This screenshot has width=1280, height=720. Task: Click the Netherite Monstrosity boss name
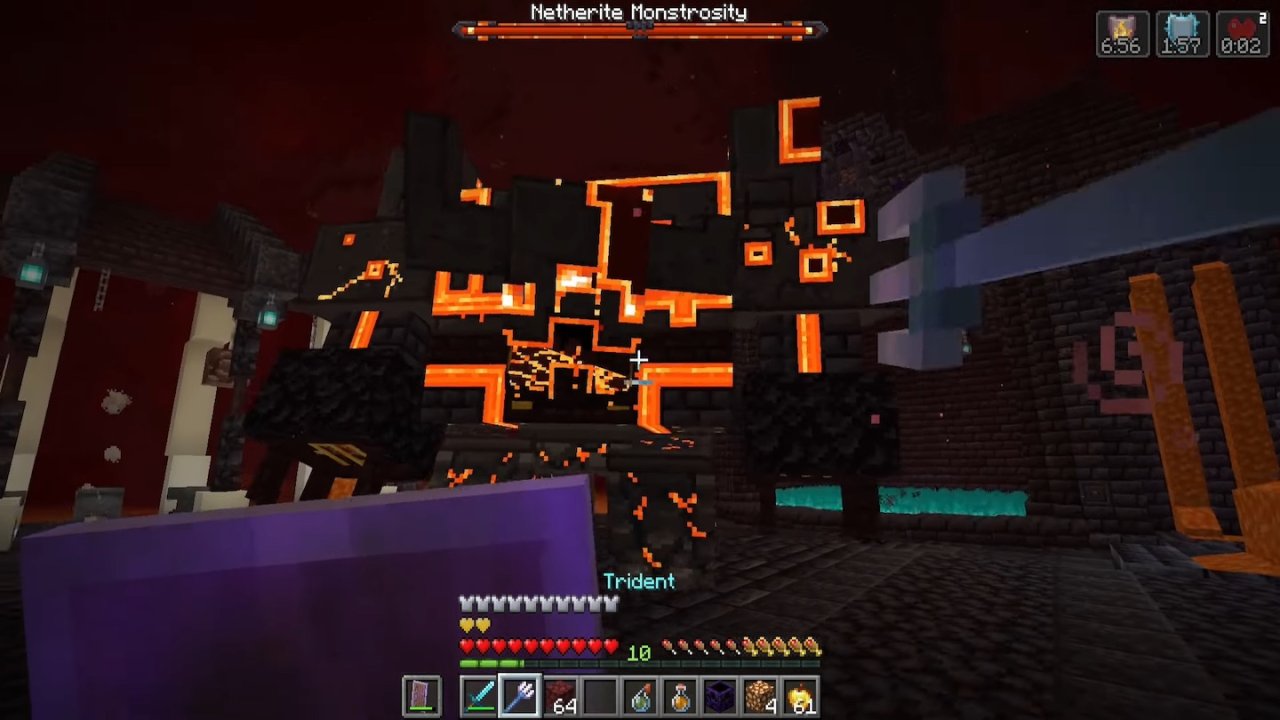638,12
